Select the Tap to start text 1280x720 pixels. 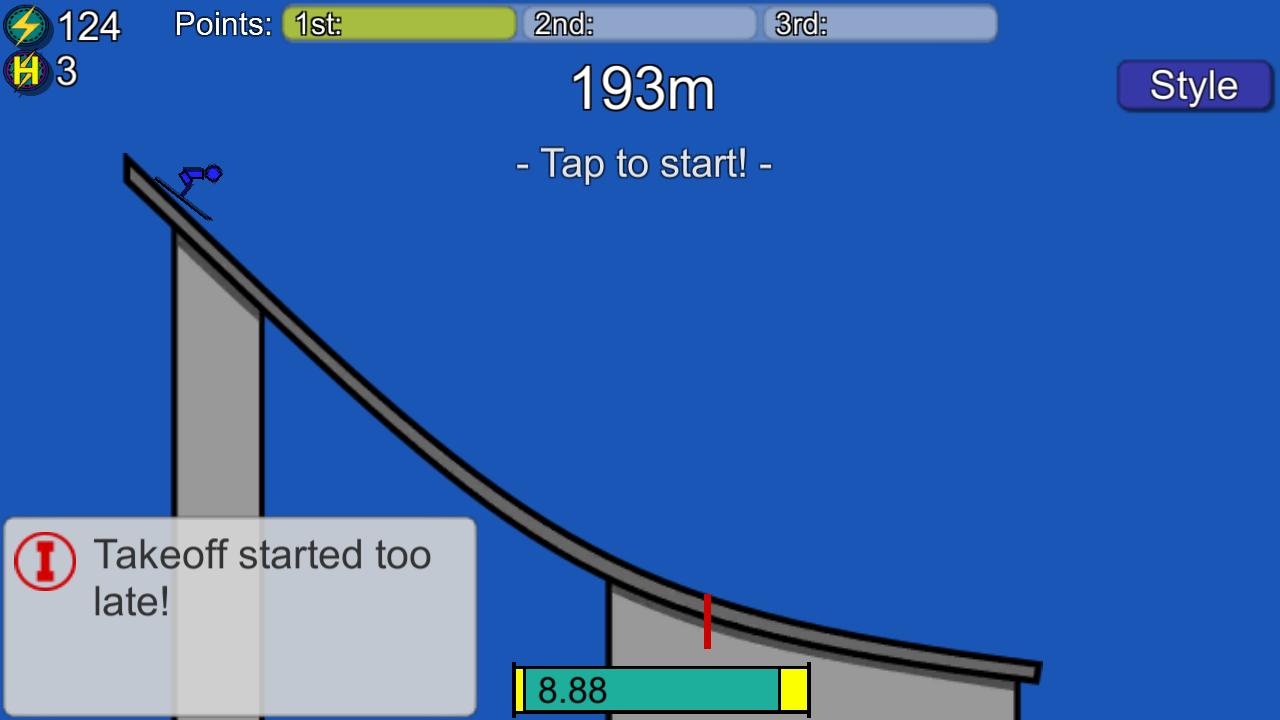[642, 164]
